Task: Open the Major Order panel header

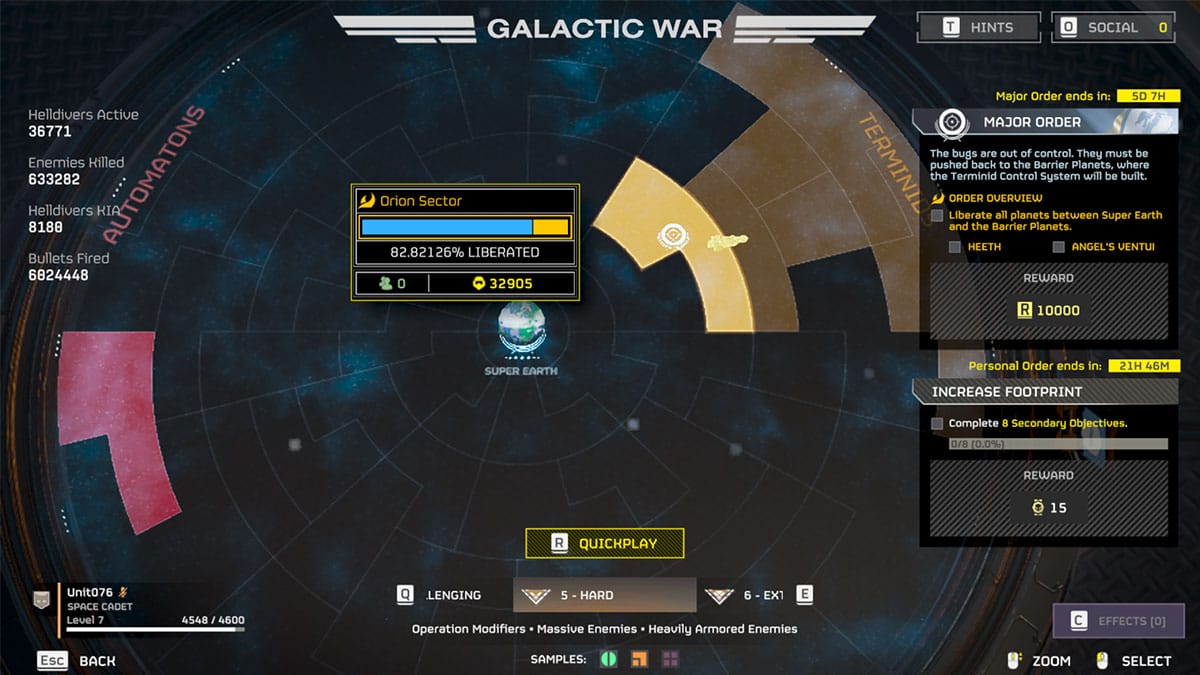Action: 1030,122
